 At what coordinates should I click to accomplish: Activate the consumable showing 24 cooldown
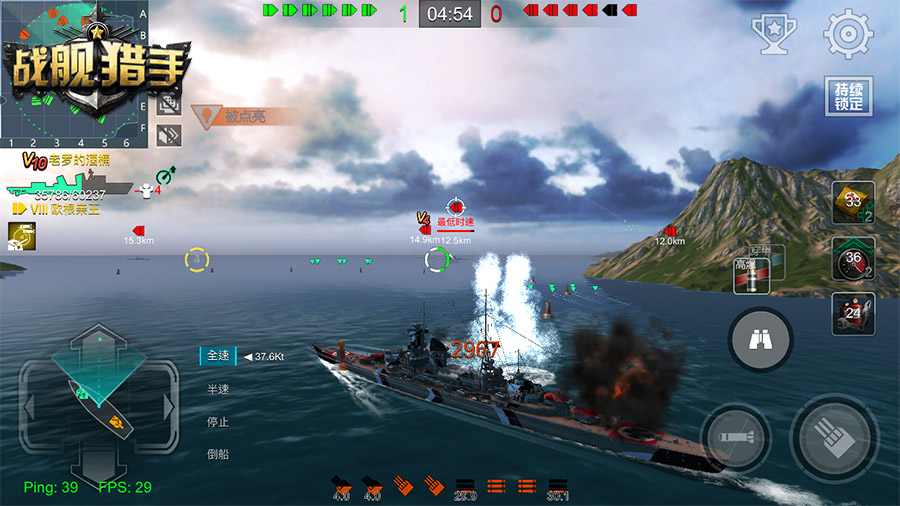point(853,313)
